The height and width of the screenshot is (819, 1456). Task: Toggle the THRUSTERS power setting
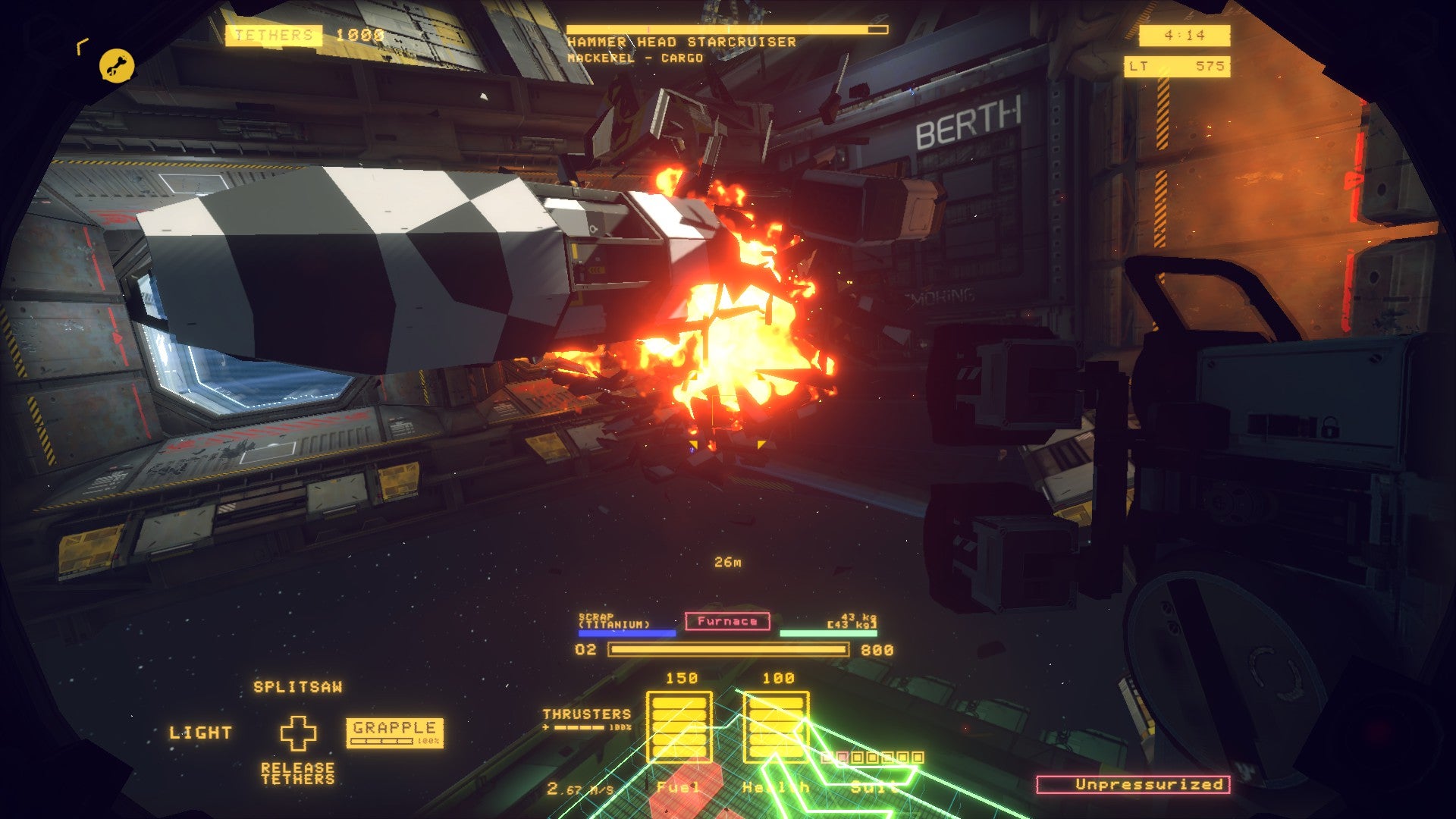588,717
